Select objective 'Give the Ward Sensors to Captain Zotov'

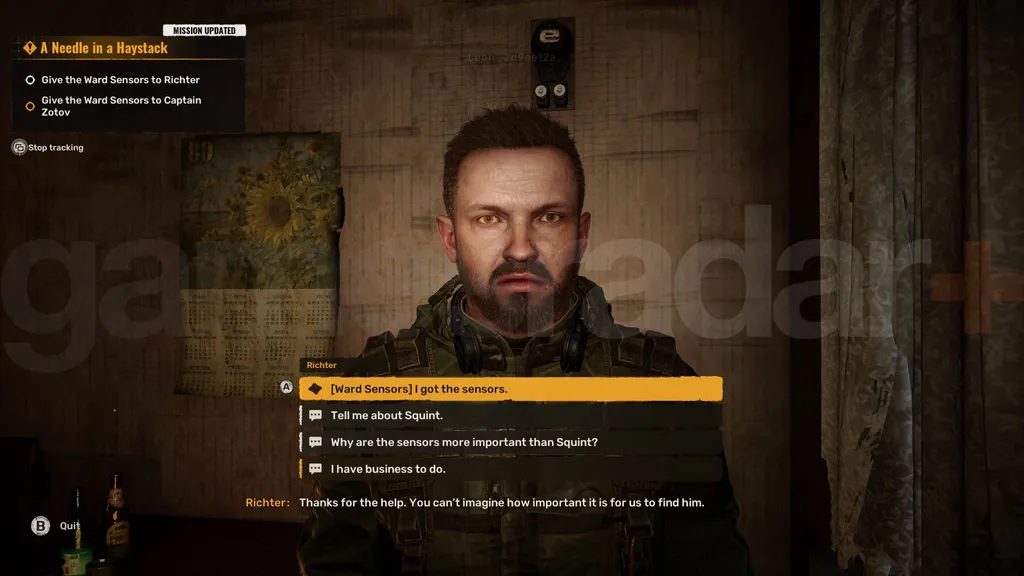tap(121, 106)
